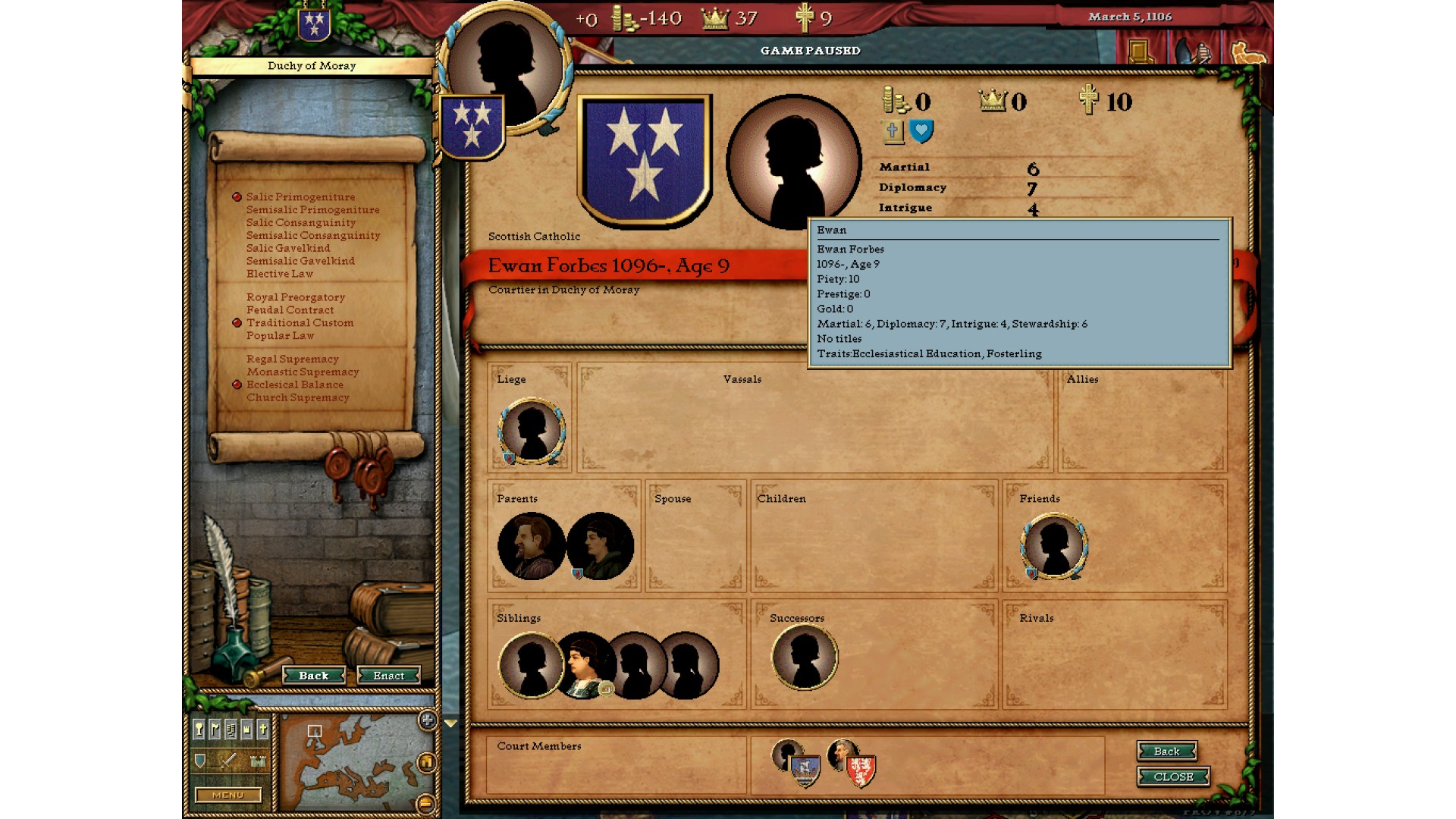The image size is (1456, 819).
Task: View the successor's portrait
Action: click(804, 657)
